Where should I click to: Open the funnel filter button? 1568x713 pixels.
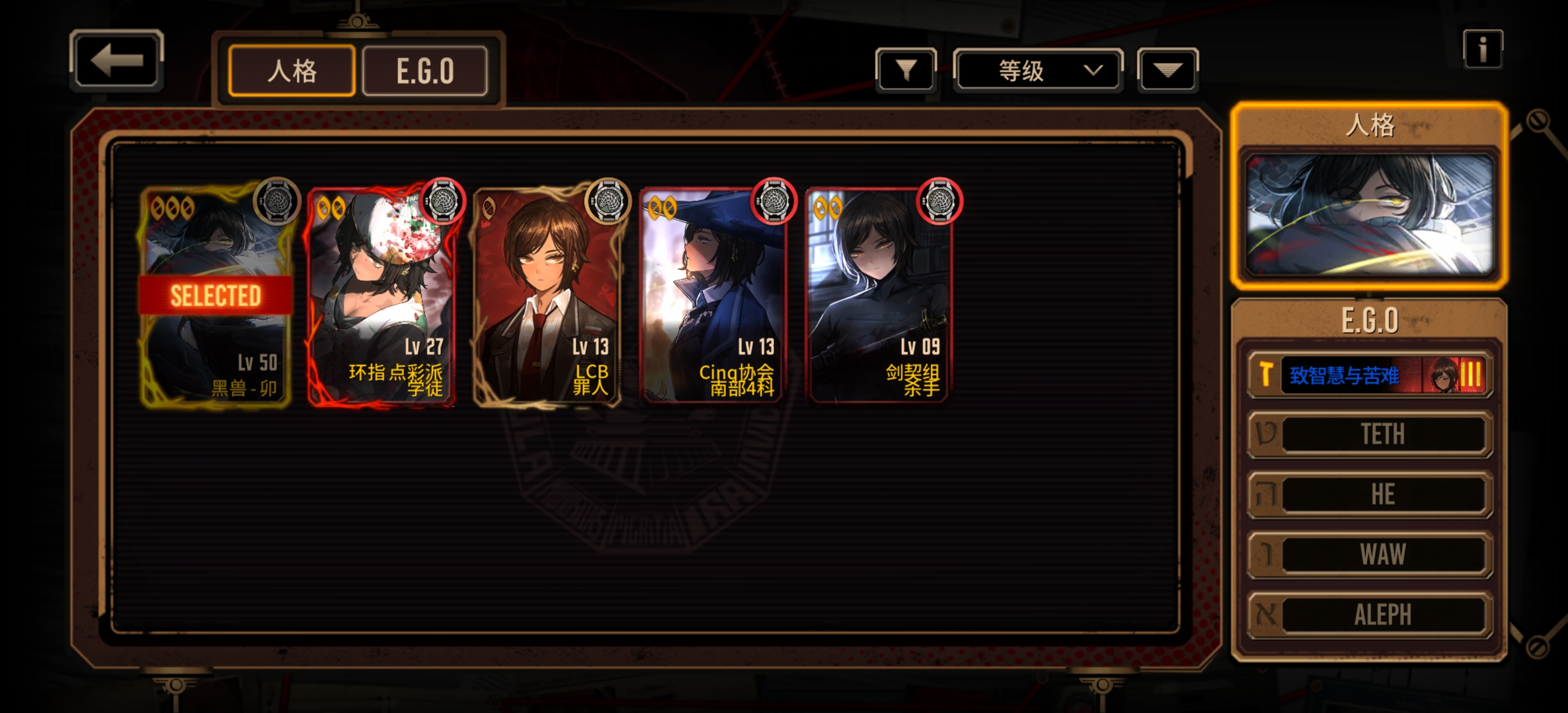click(x=906, y=70)
